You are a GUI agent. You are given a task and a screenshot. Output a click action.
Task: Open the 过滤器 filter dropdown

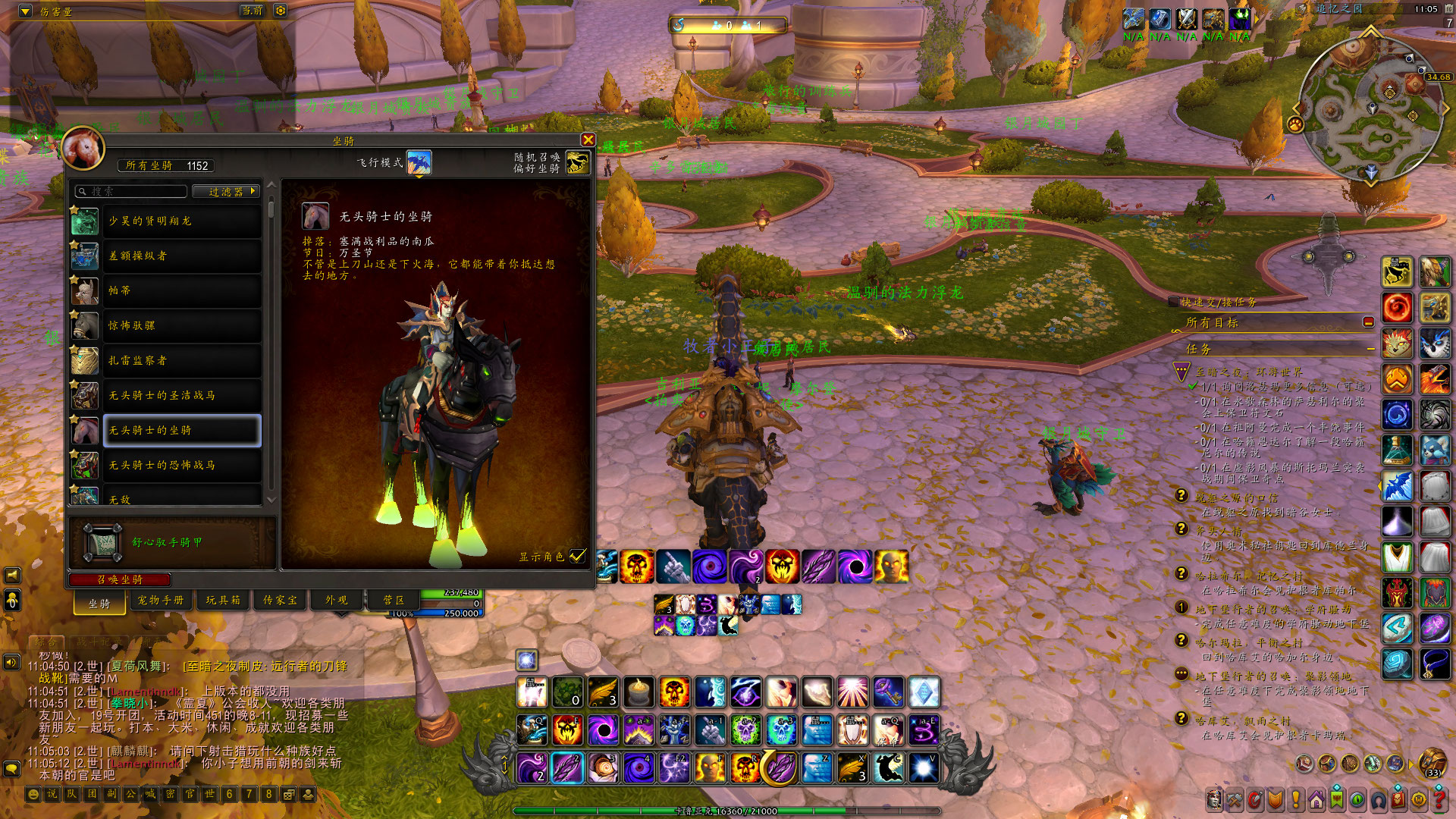pos(226,191)
